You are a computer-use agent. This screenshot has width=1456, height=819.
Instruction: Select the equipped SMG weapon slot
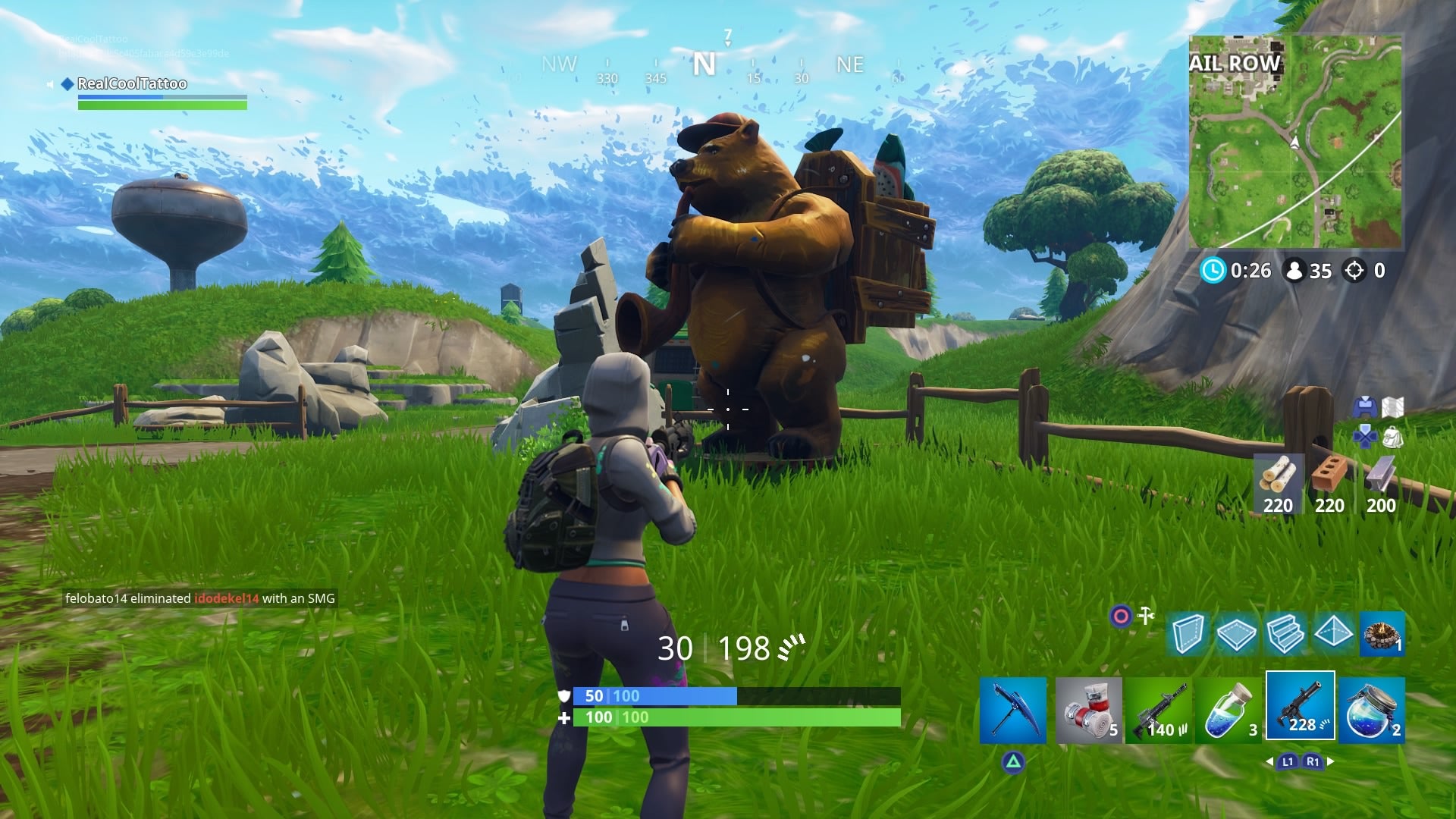(x=1301, y=709)
